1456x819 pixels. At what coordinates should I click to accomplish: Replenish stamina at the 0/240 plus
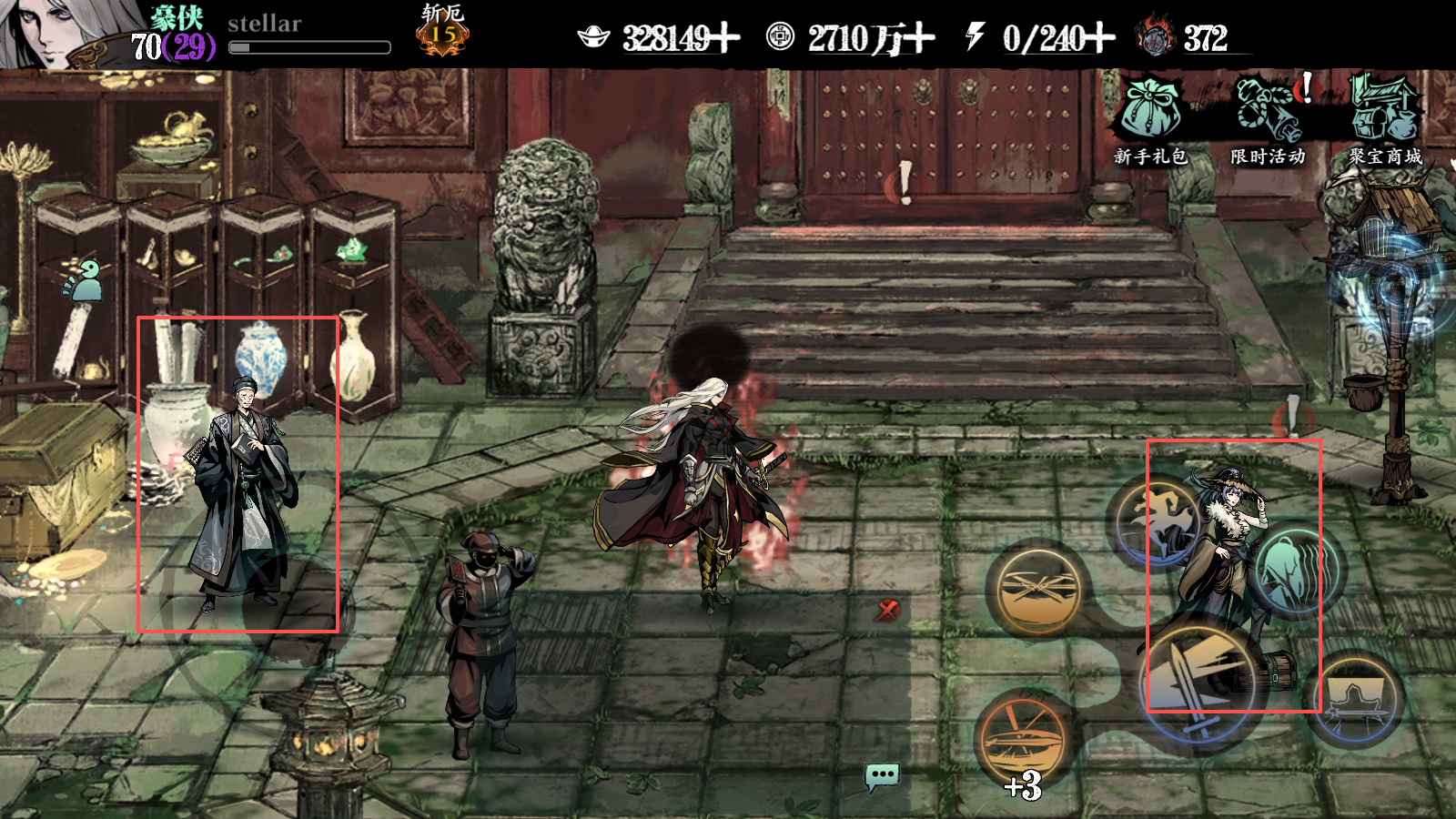click(1099, 38)
